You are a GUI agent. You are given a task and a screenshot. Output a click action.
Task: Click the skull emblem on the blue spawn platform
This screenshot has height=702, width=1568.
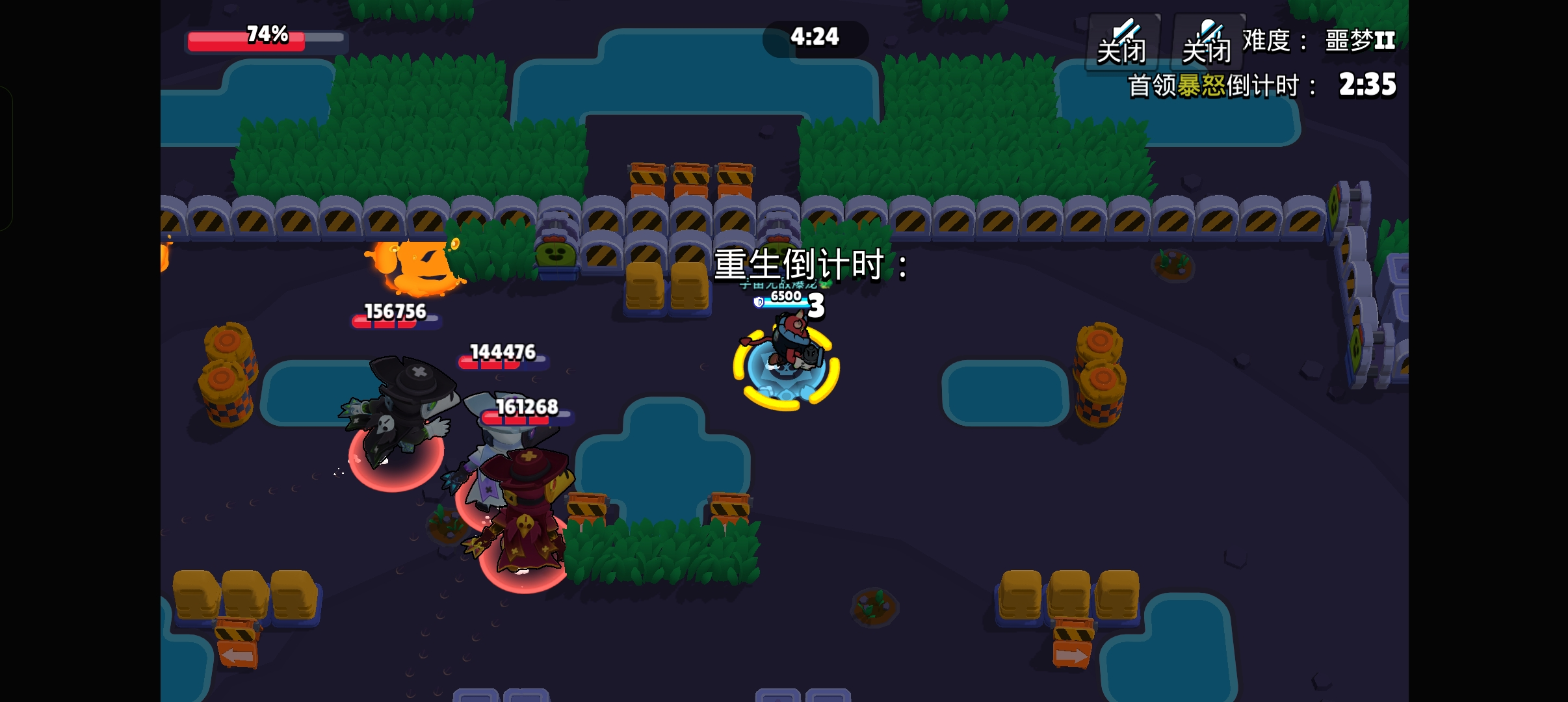787,372
